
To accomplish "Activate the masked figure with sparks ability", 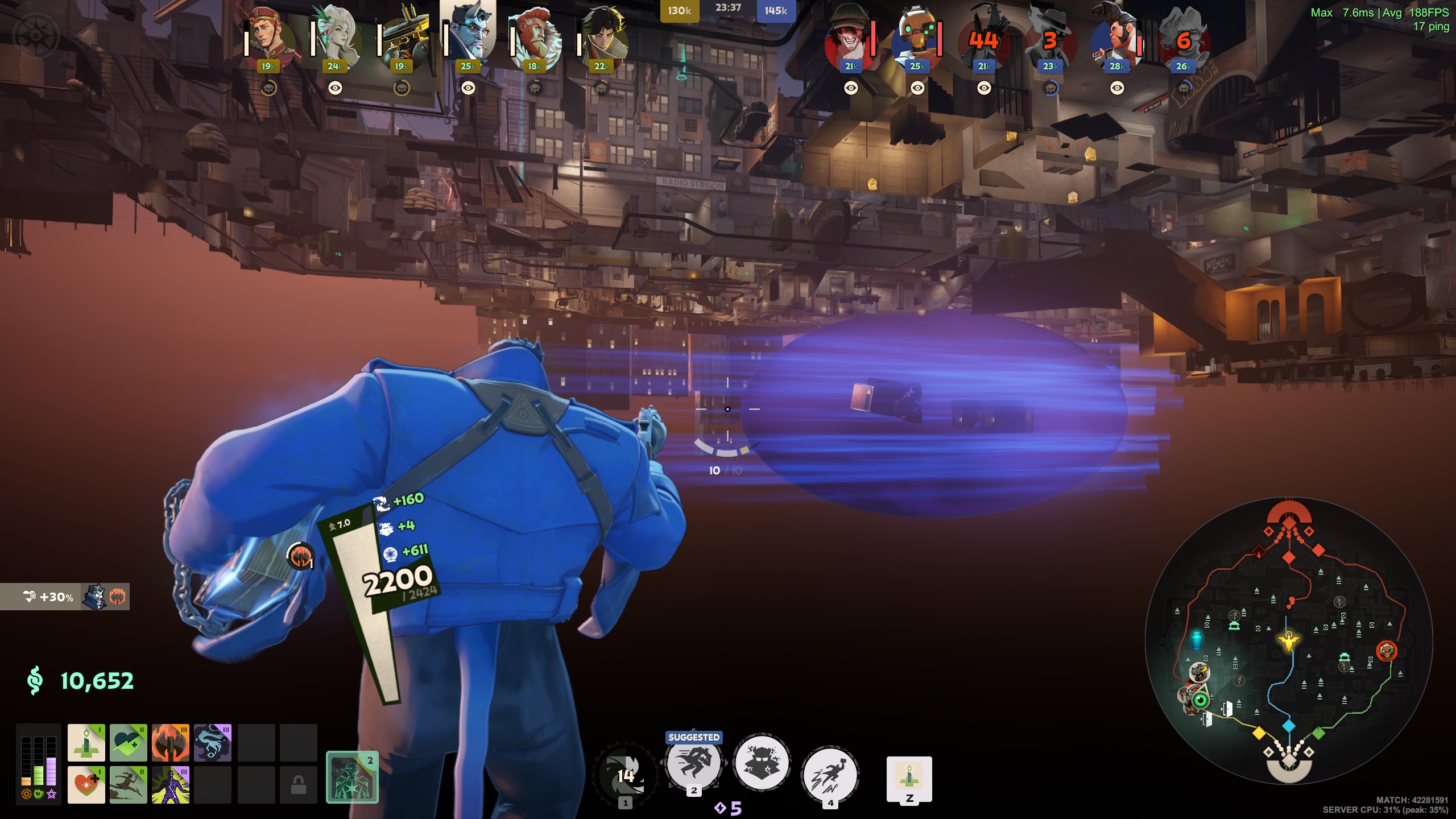I will pos(762,763).
